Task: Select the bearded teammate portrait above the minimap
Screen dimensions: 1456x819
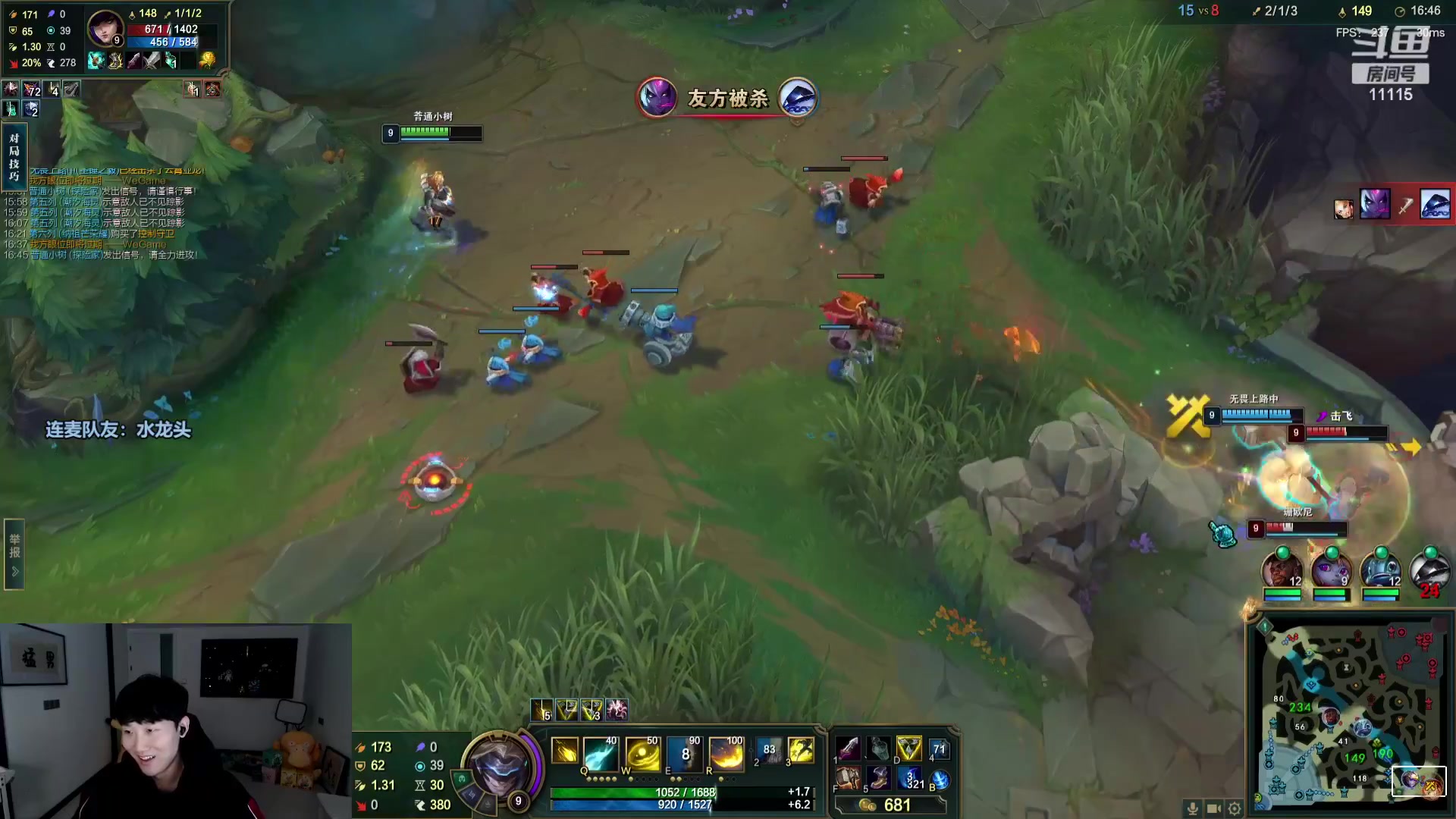Action: point(1282,570)
